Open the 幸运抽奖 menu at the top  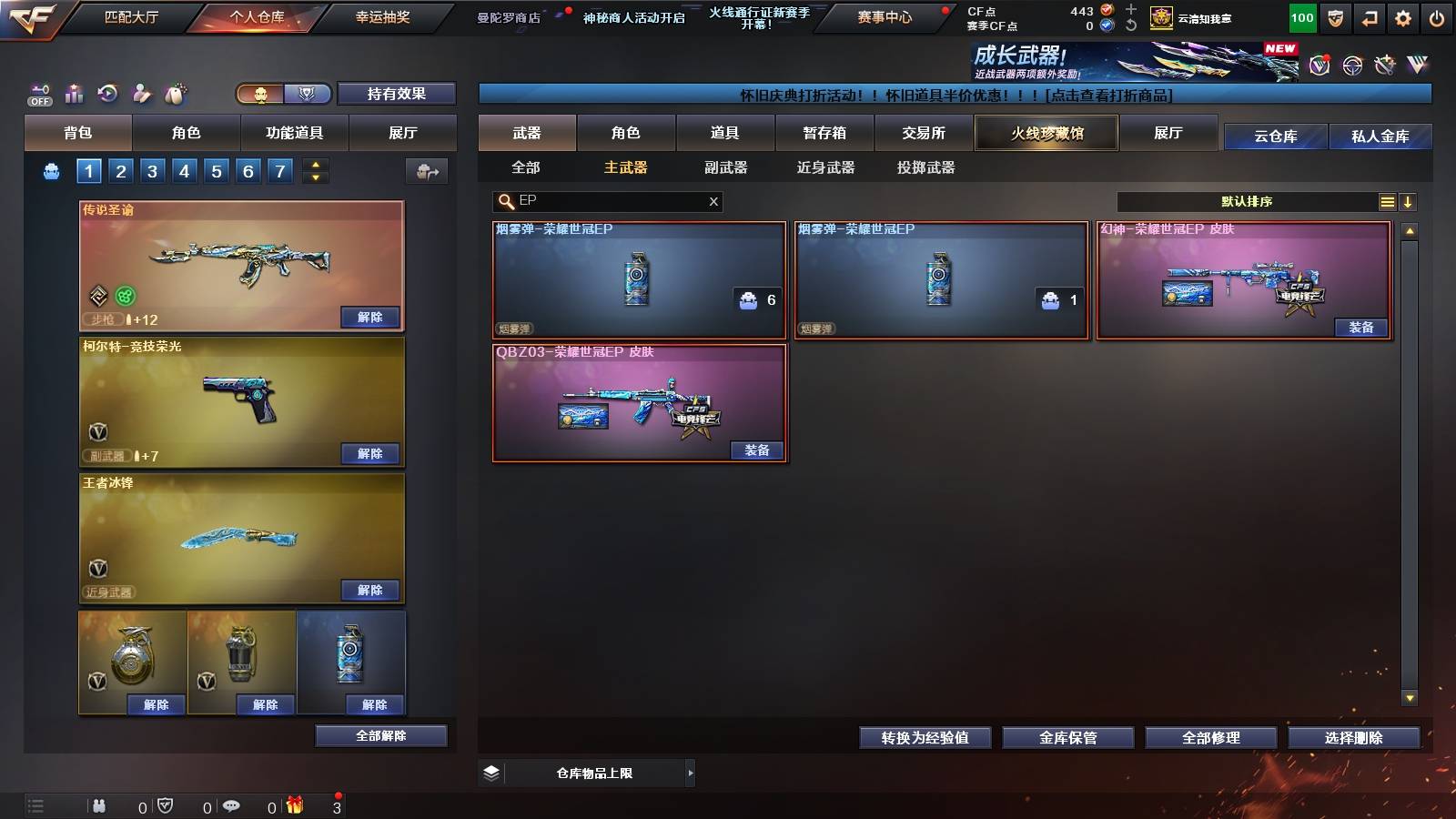pyautogui.click(x=381, y=17)
